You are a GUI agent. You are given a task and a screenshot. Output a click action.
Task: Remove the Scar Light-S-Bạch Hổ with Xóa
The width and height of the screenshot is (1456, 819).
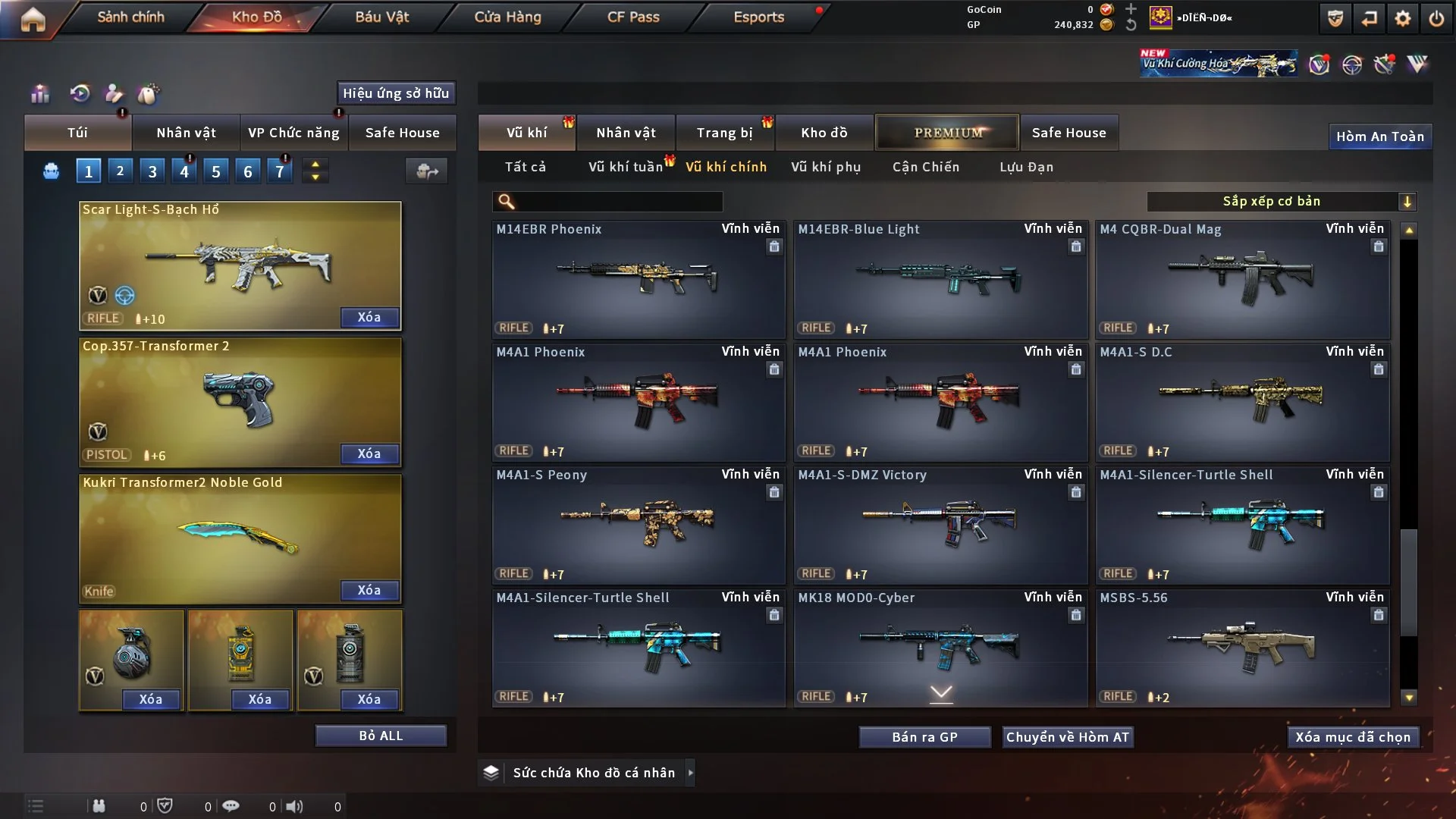tap(369, 317)
